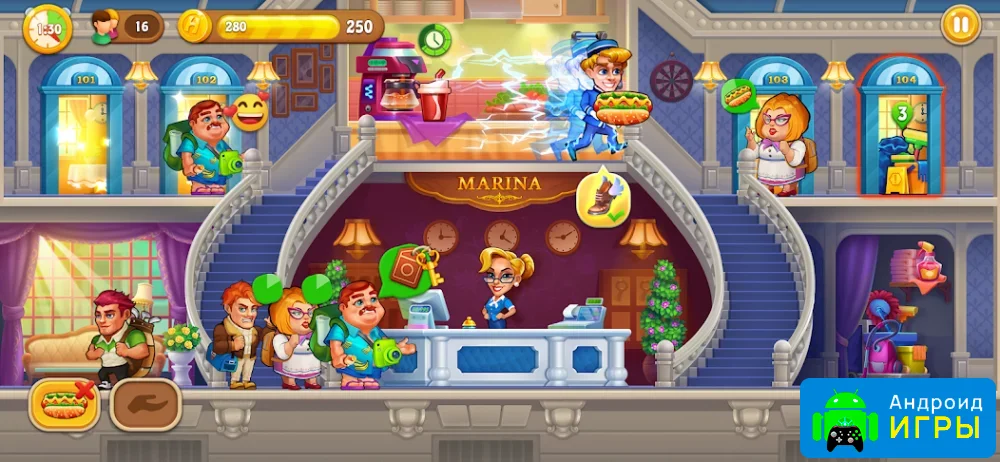Pause the game with the round pause button
The width and height of the screenshot is (1000, 462).
click(960, 25)
